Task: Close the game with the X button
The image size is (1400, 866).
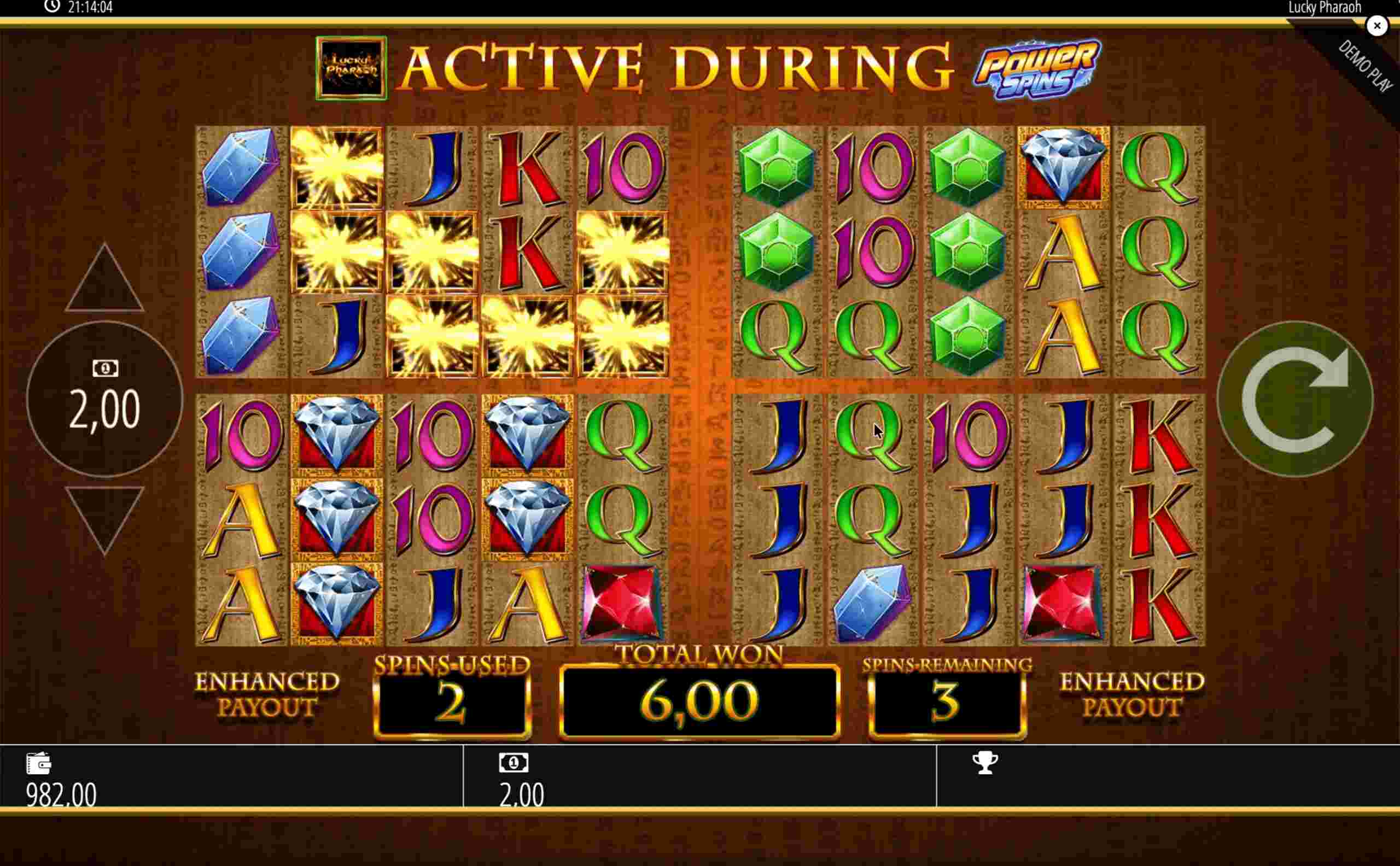Action: [1377, 26]
